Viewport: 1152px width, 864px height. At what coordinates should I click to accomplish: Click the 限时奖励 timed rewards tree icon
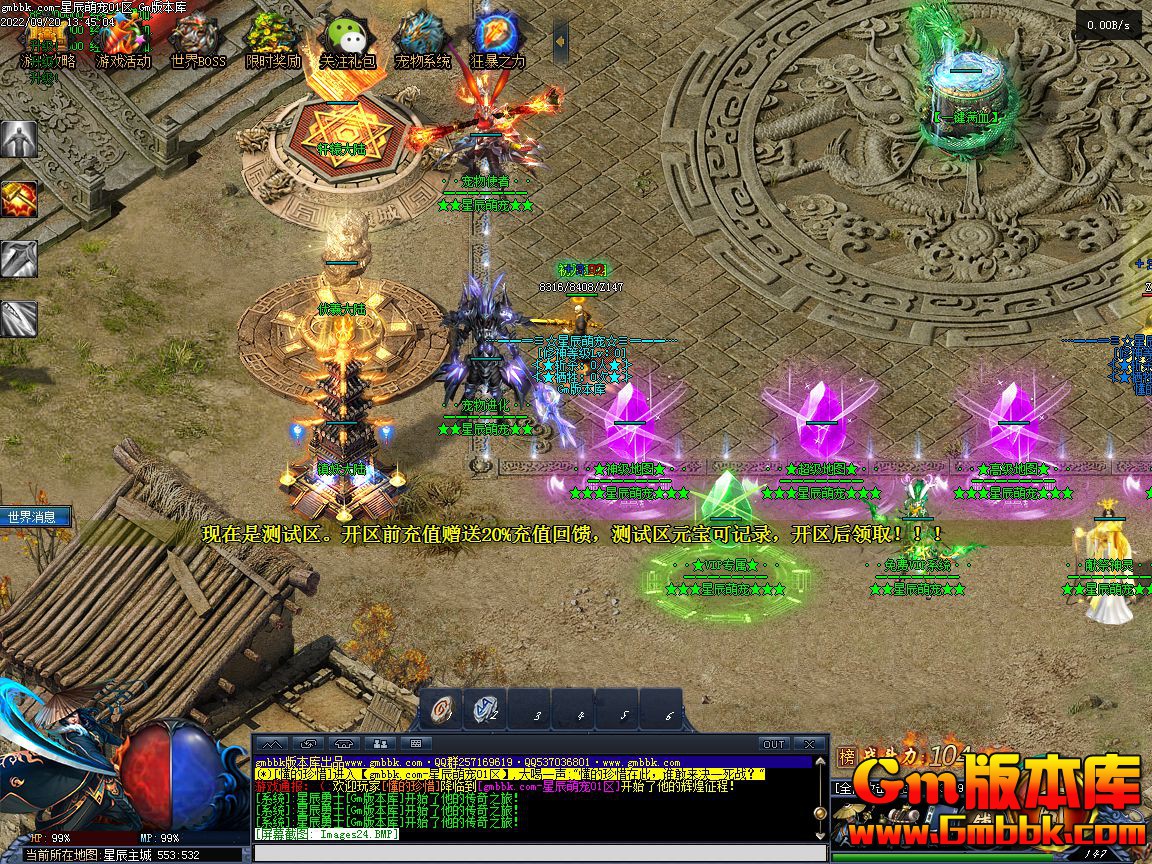[272, 38]
